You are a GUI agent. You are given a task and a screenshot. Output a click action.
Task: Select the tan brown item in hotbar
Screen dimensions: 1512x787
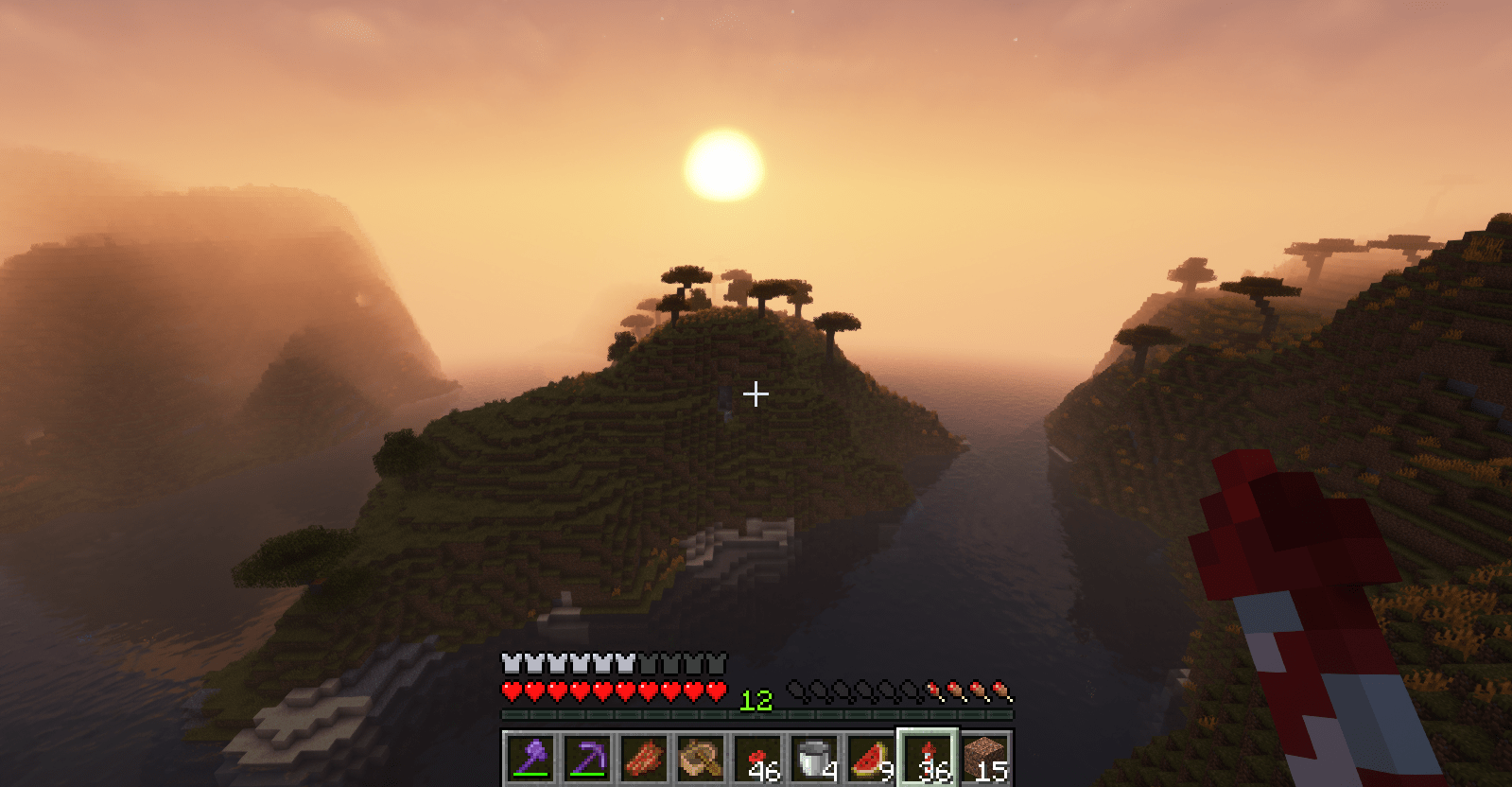[701, 758]
